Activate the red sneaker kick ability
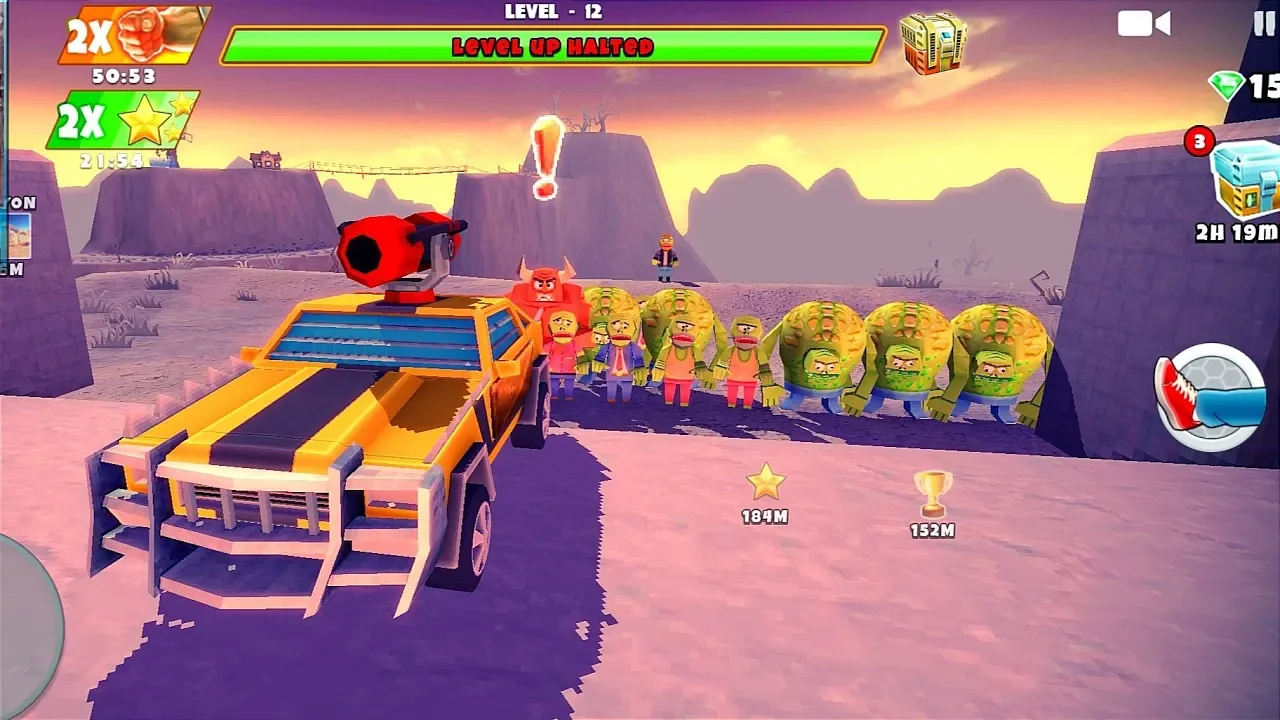 pos(1209,396)
